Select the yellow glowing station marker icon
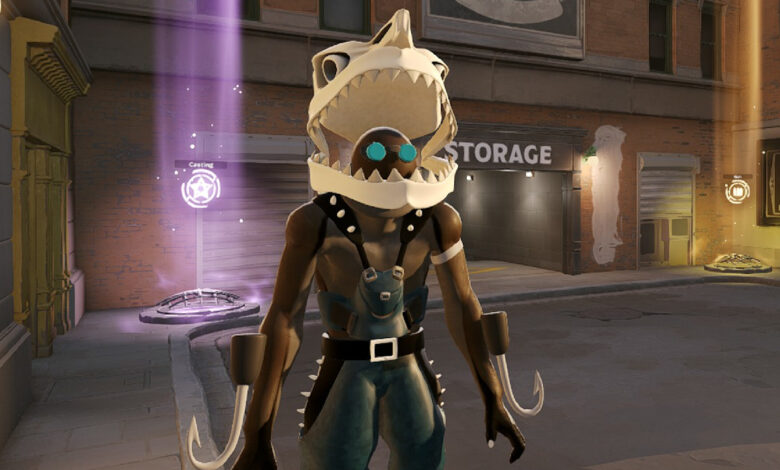The height and width of the screenshot is (470, 780). tap(737, 191)
